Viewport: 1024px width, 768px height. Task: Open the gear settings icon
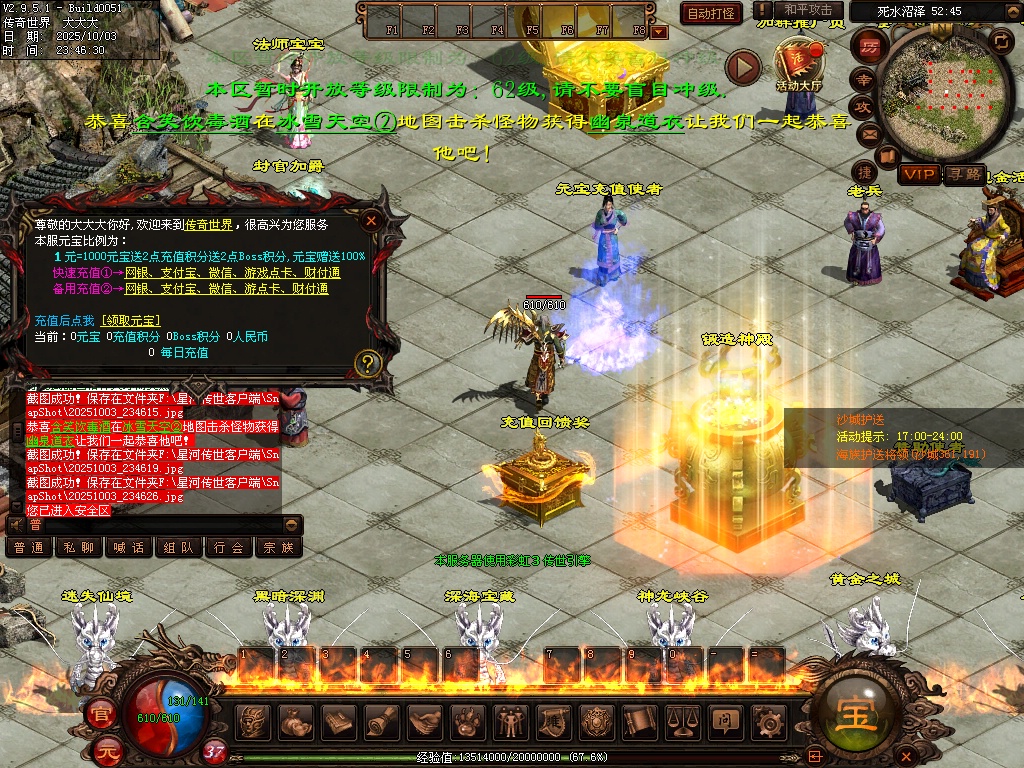pyautogui.click(x=767, y=720)
